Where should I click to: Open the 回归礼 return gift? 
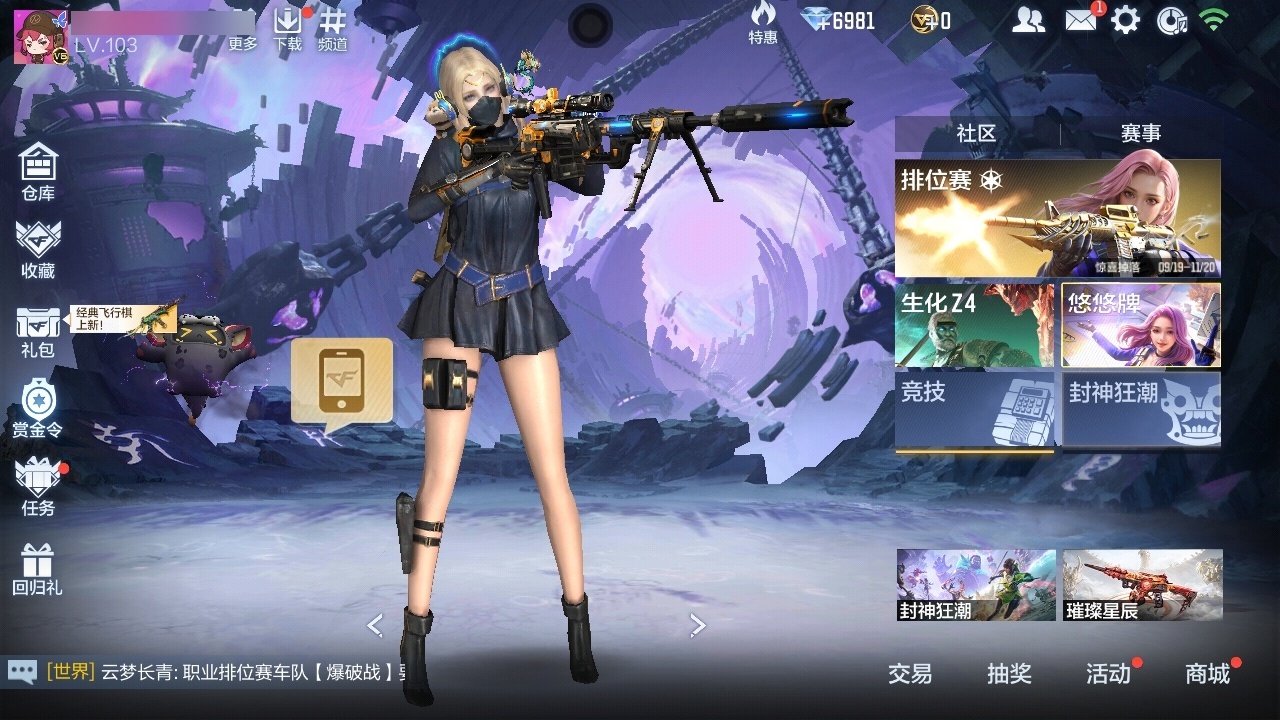[x=38, y=568]
